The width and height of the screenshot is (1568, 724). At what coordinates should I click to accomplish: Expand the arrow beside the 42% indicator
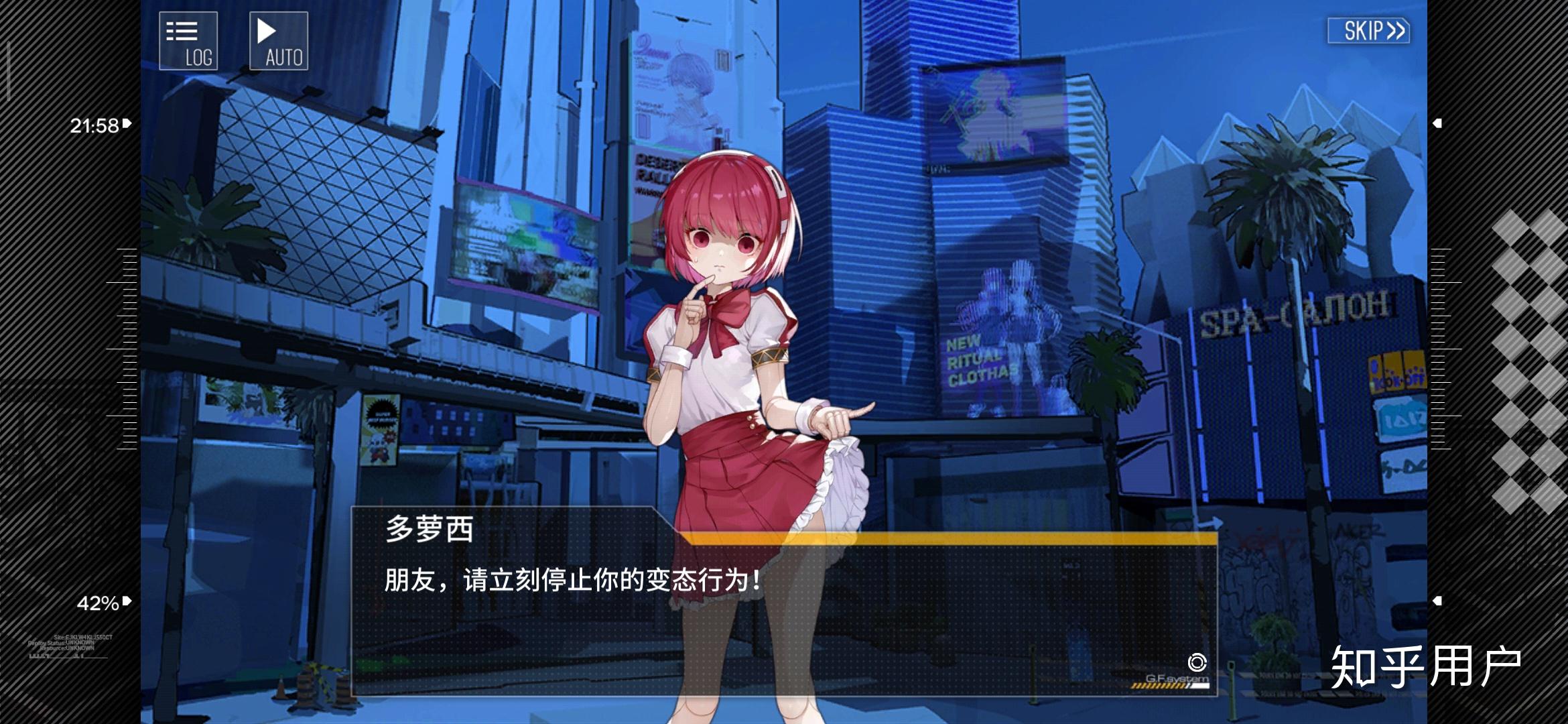pos(126,601)
